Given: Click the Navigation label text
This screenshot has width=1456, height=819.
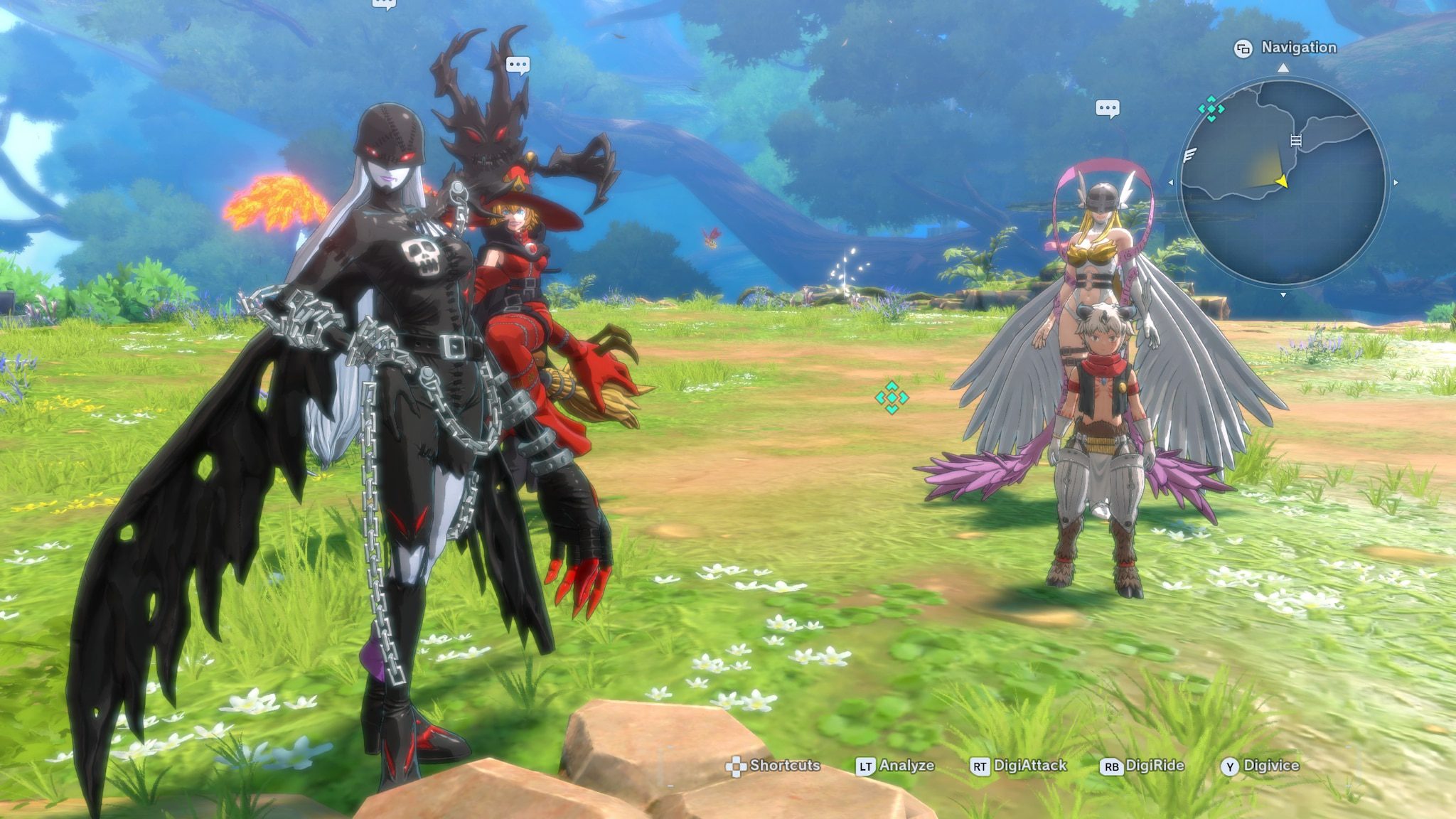Looking at the screenshot, I should 1298,46.
